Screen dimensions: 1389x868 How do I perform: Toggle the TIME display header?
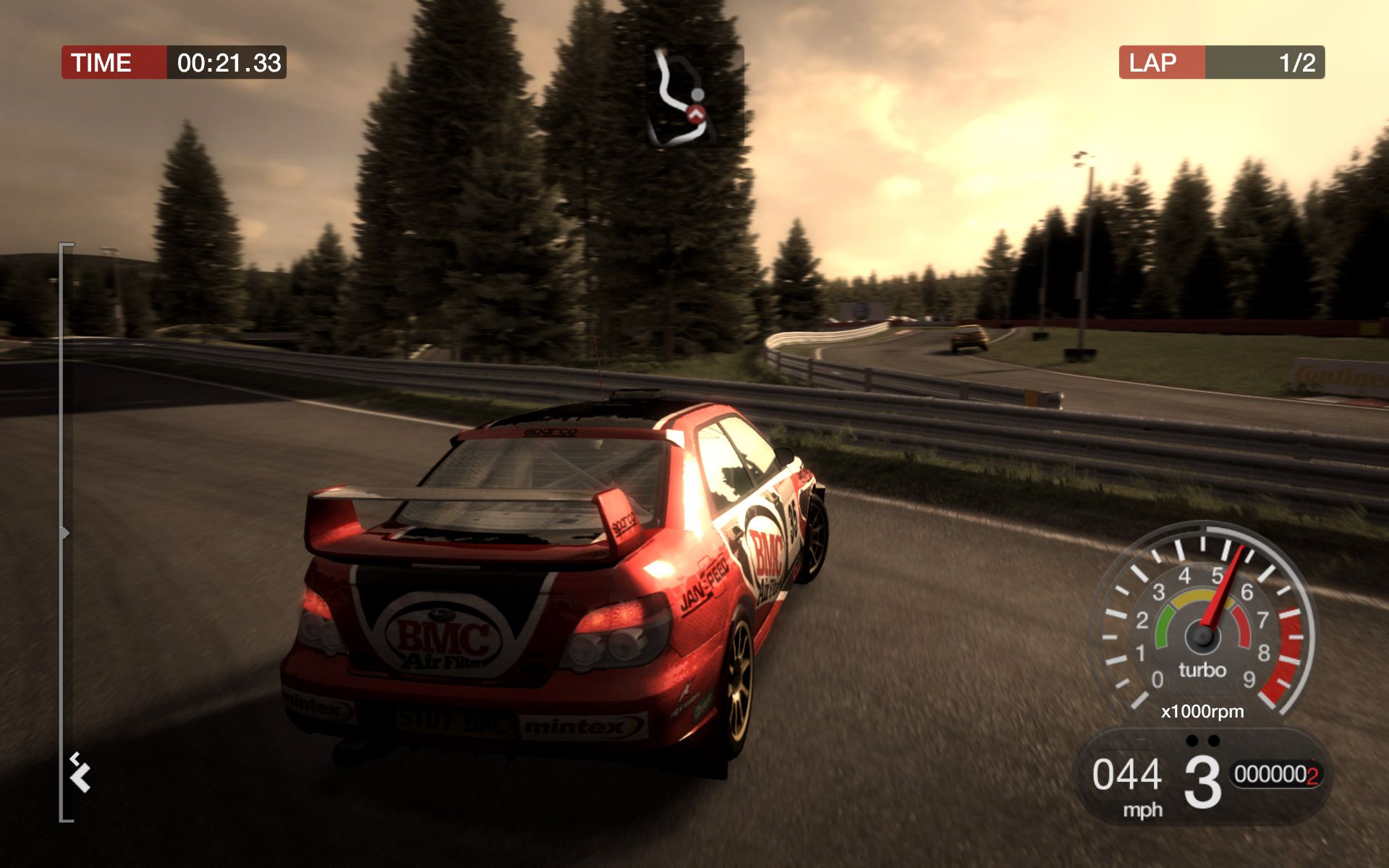[x=102, y=63]
